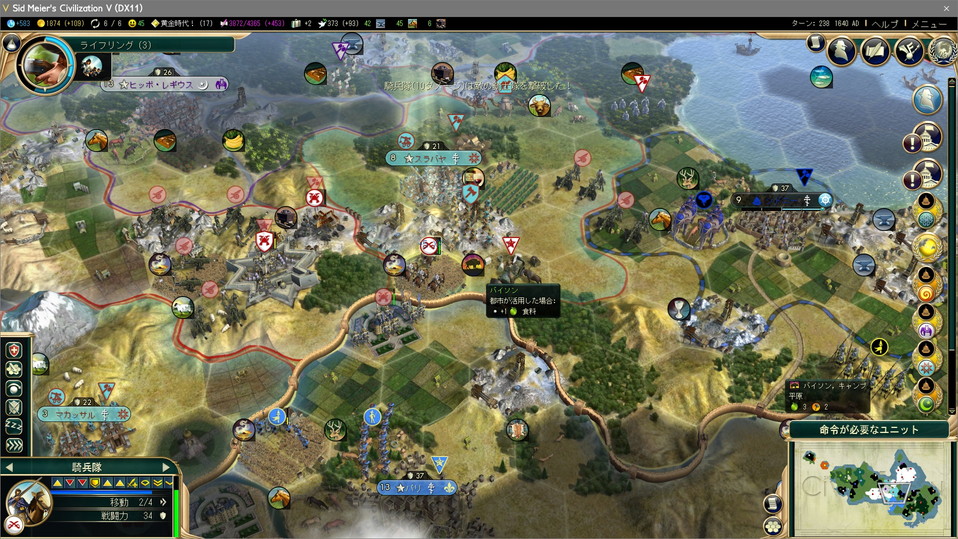Close the Civilization V window
958x539 pixels.
pos(946,7)
